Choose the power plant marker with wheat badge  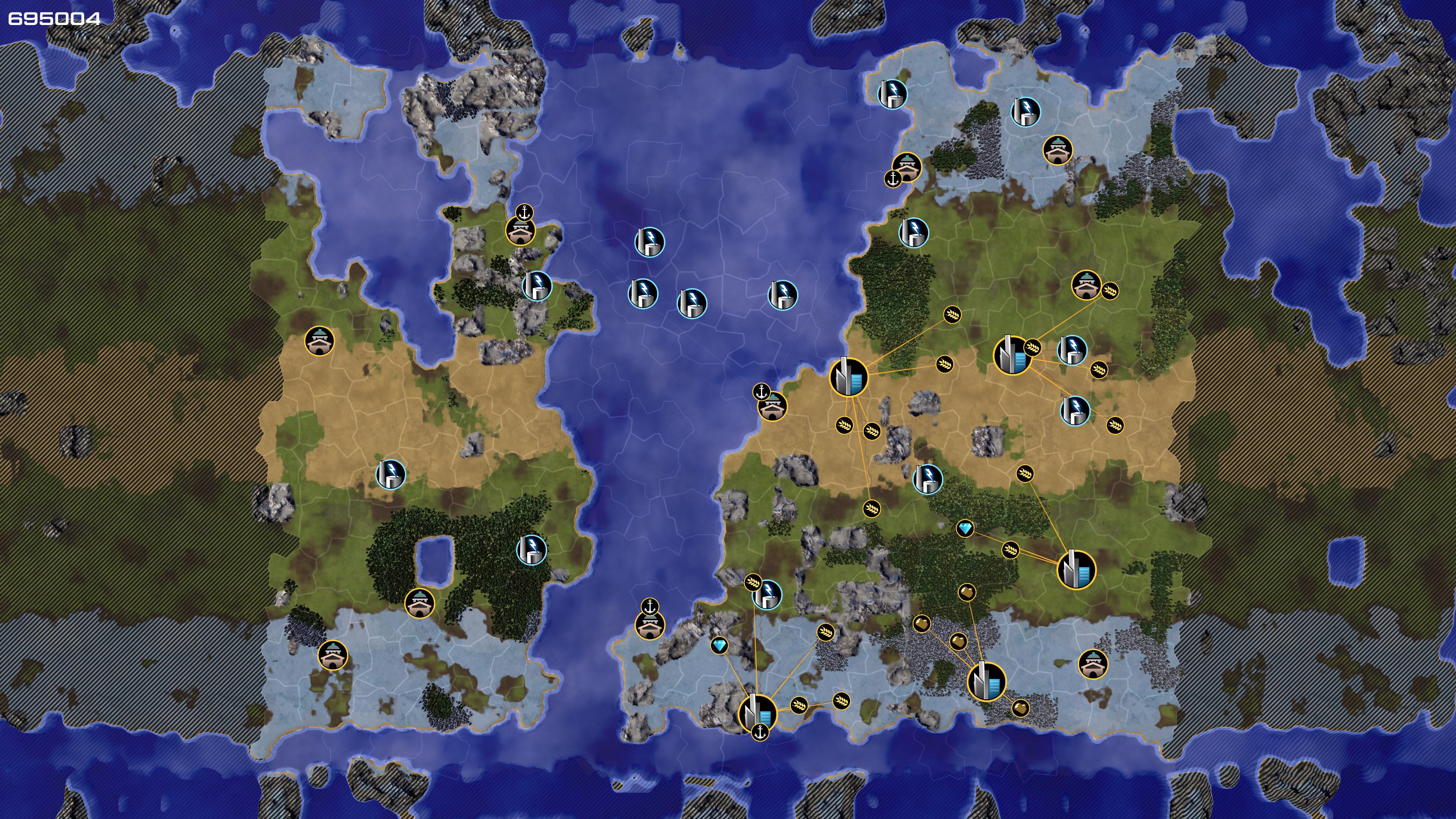pyautogui.click(x=767, y=594)
